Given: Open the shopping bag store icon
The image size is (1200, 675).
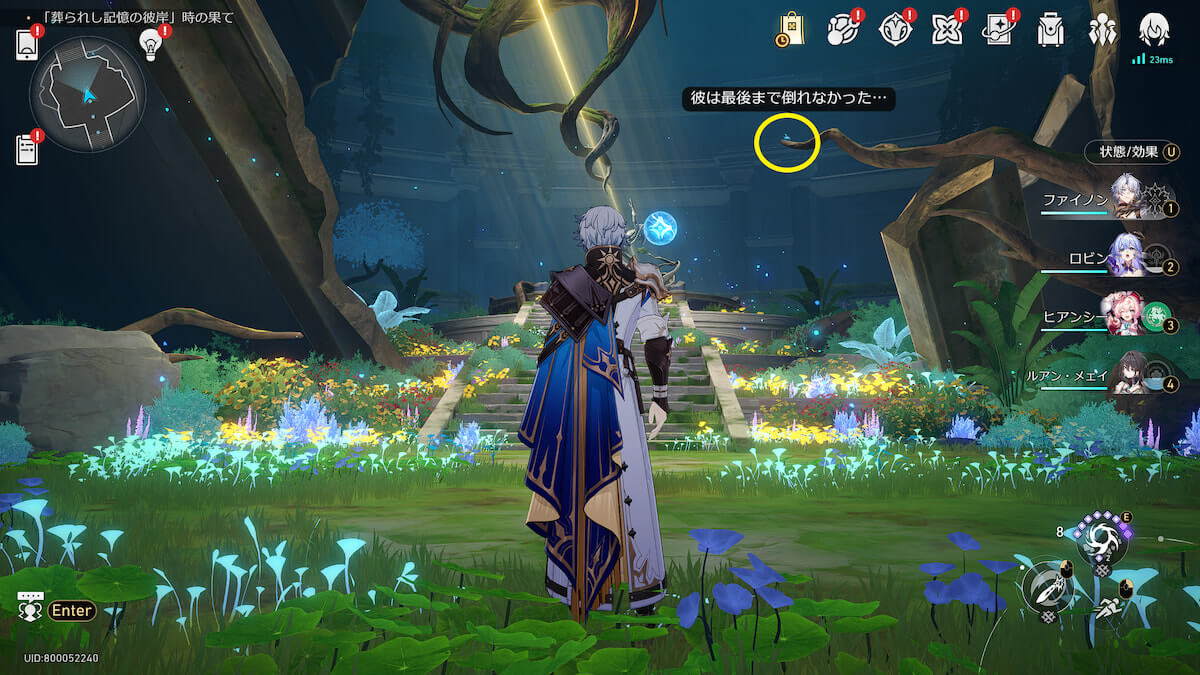Looking at the screenshot, I should point(790,30).
